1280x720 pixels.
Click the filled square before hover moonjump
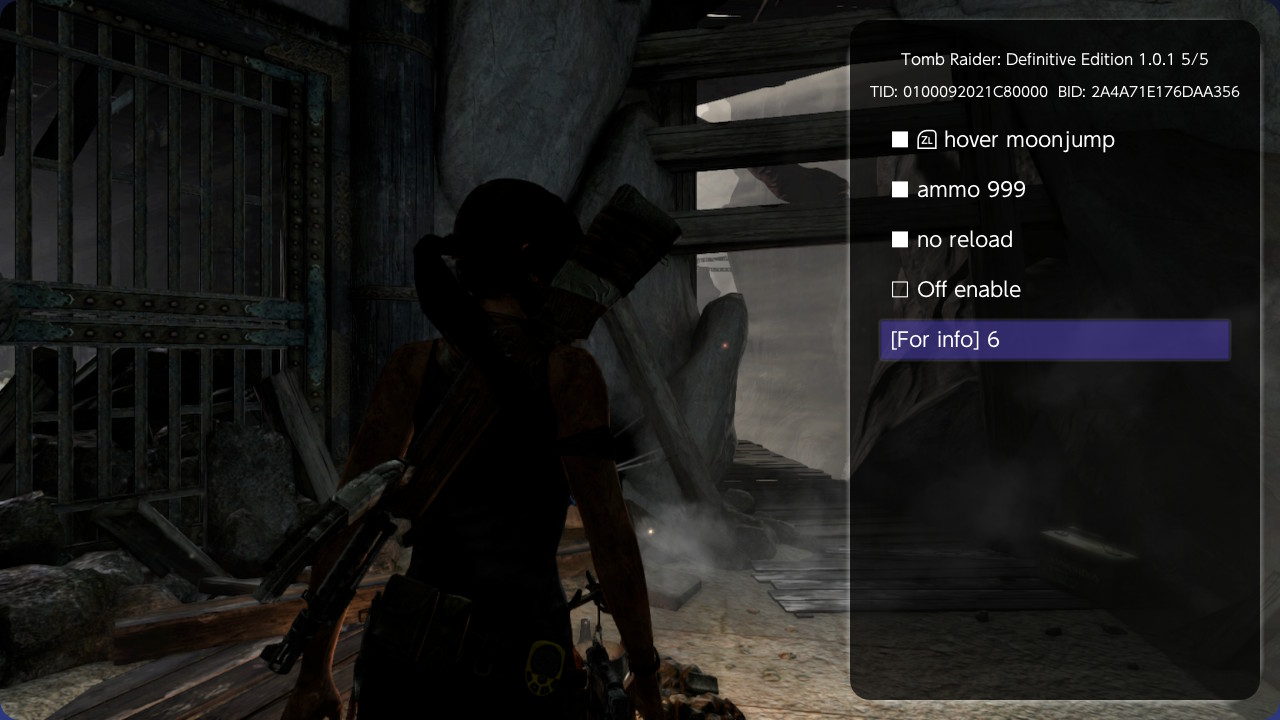tap(899, 140)
